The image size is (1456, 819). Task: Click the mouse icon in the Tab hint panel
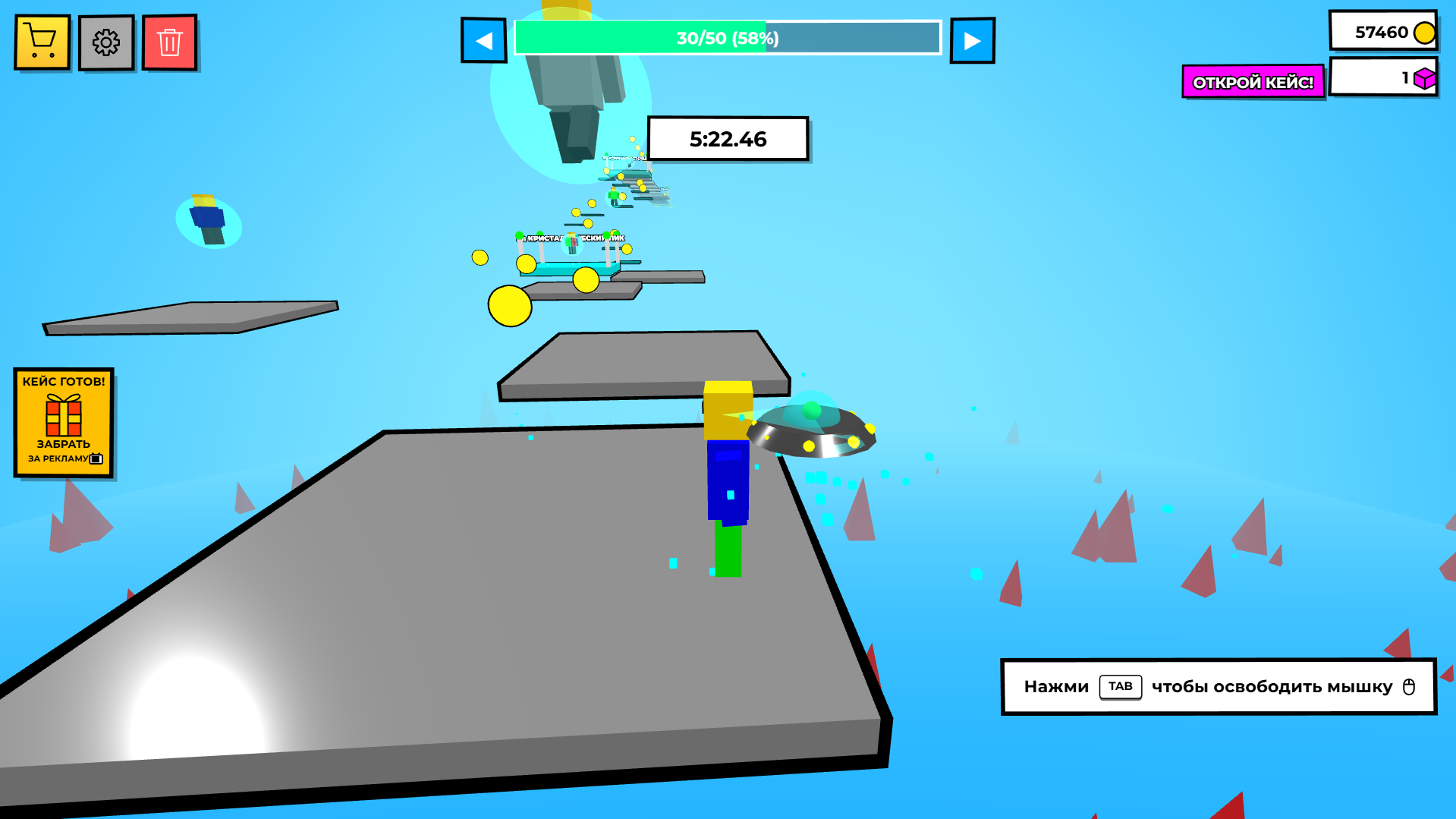1407,687
